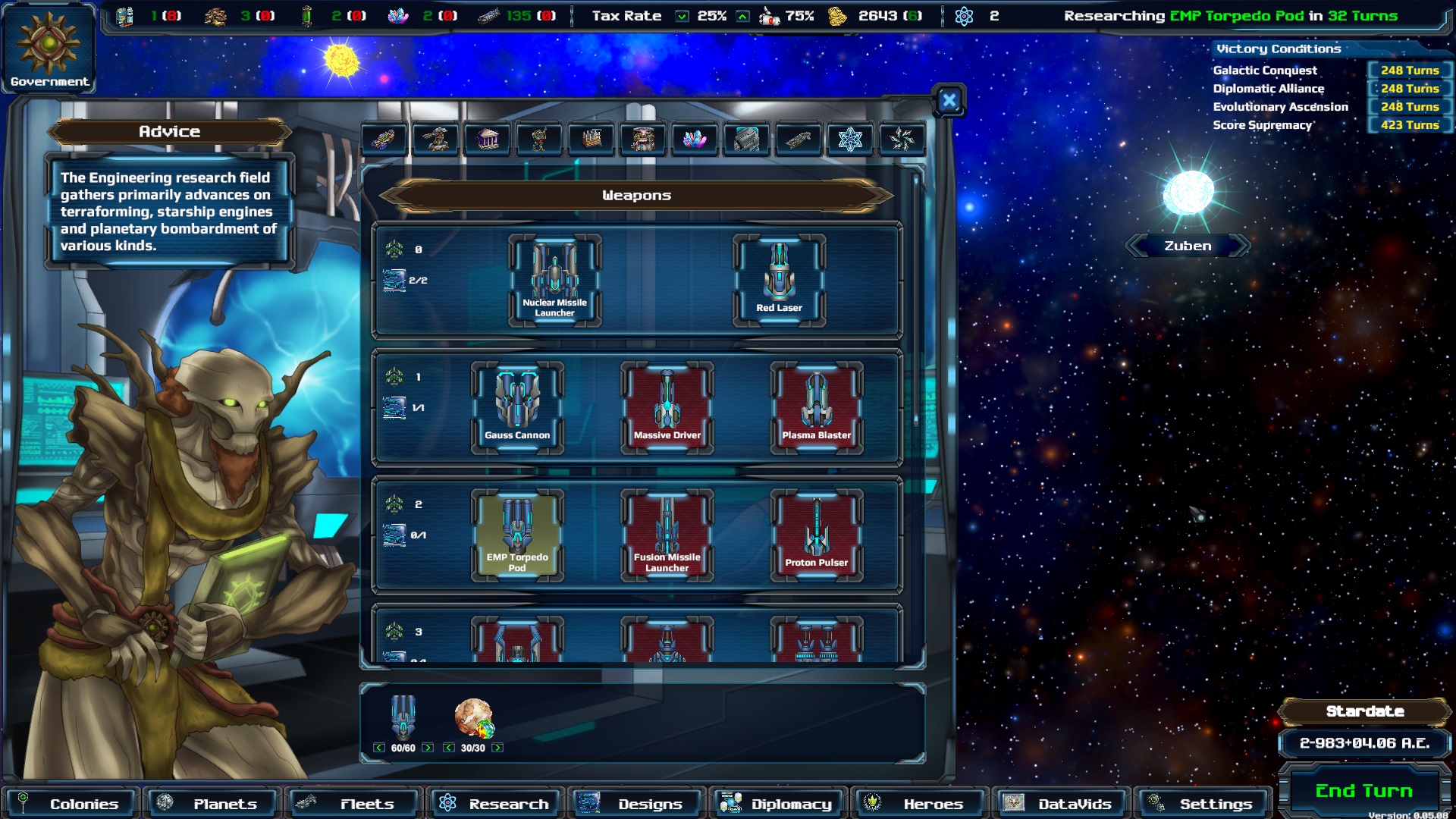This screenshot has width=1456, height=819.
Task: Lower the tax rate with the down arrow
Action: coord(682,16)
